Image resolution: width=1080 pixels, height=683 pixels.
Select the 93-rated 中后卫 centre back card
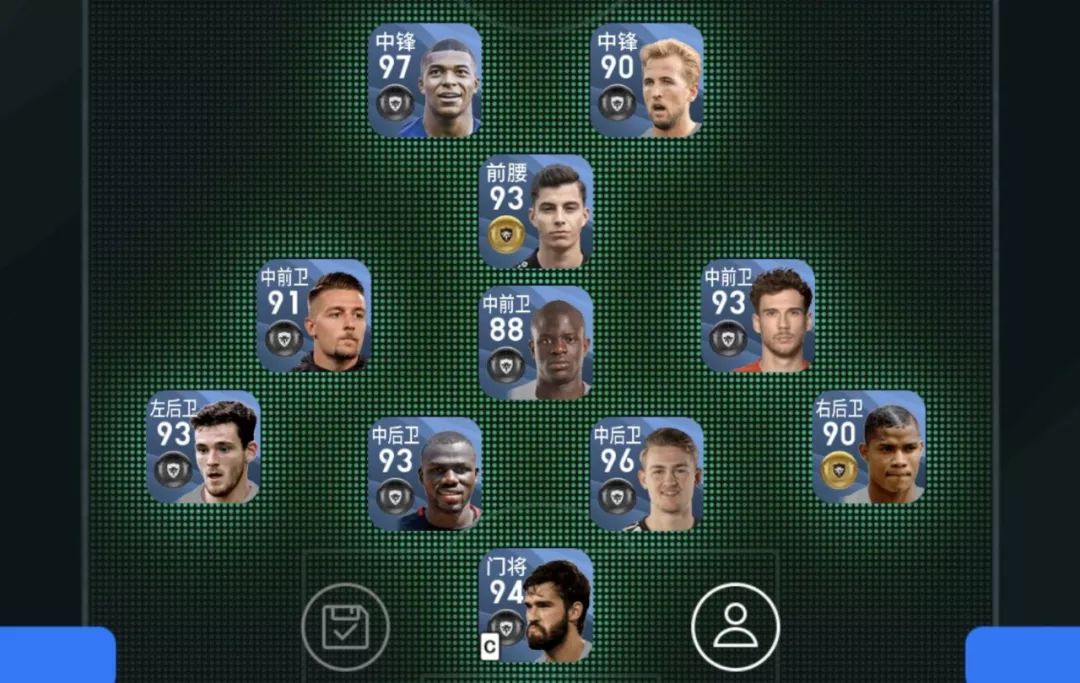(425, 474)
